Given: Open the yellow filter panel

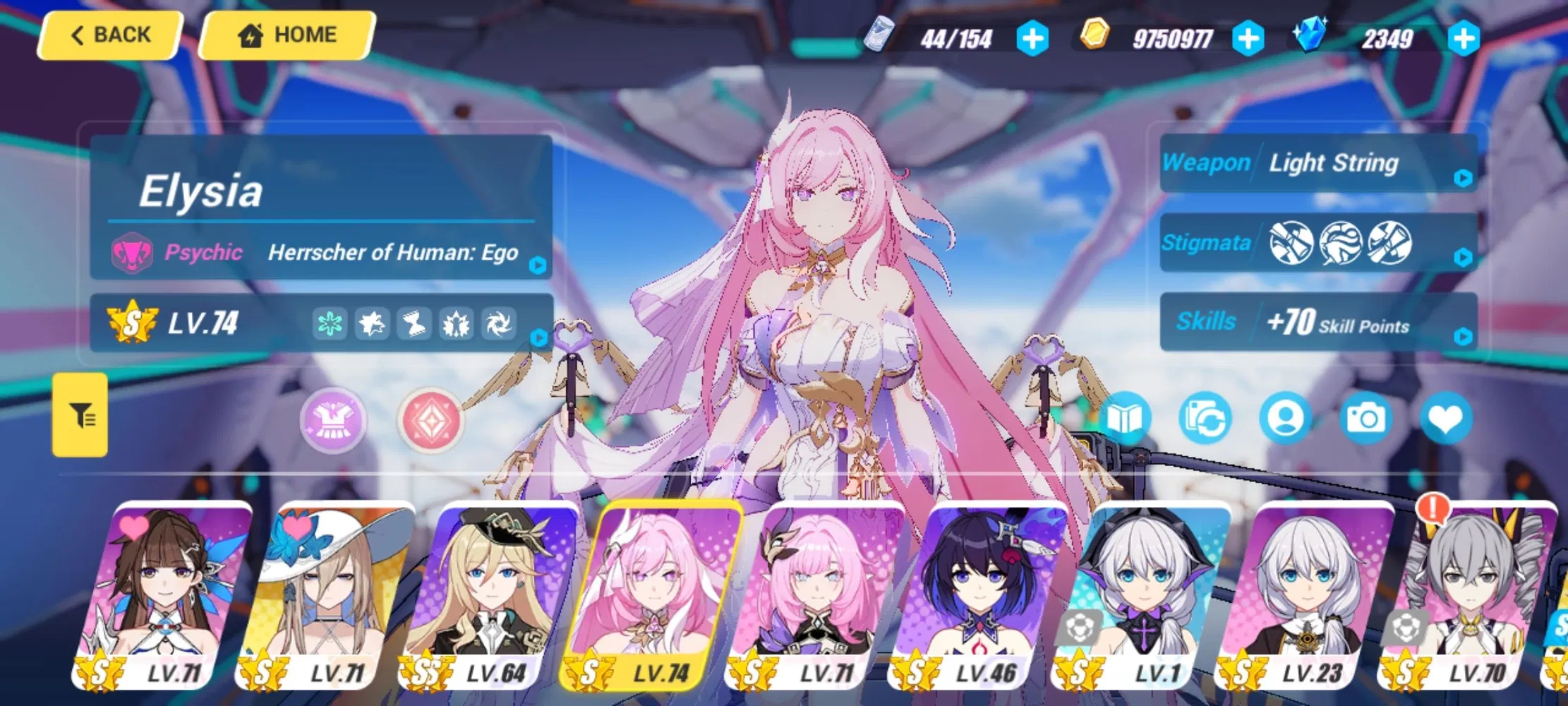Looking at the screenshot, I should 80,415.
